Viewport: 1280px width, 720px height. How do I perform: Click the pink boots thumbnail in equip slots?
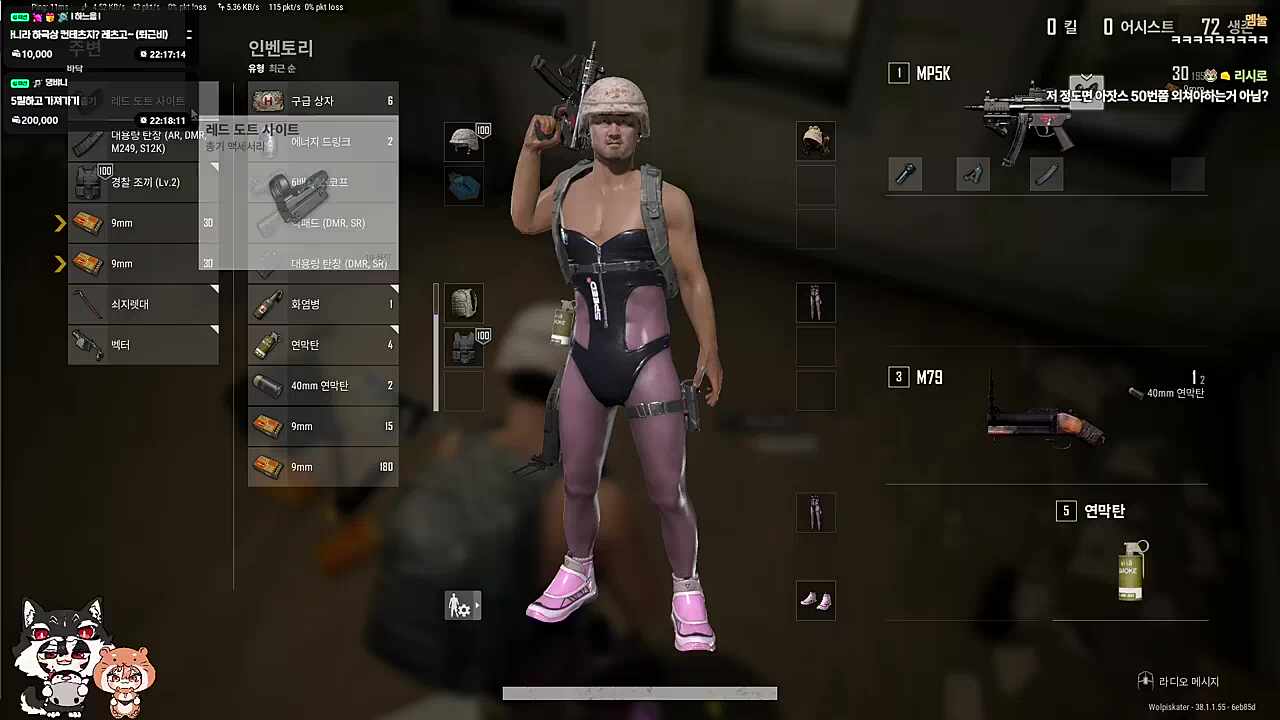click(815, 601)
